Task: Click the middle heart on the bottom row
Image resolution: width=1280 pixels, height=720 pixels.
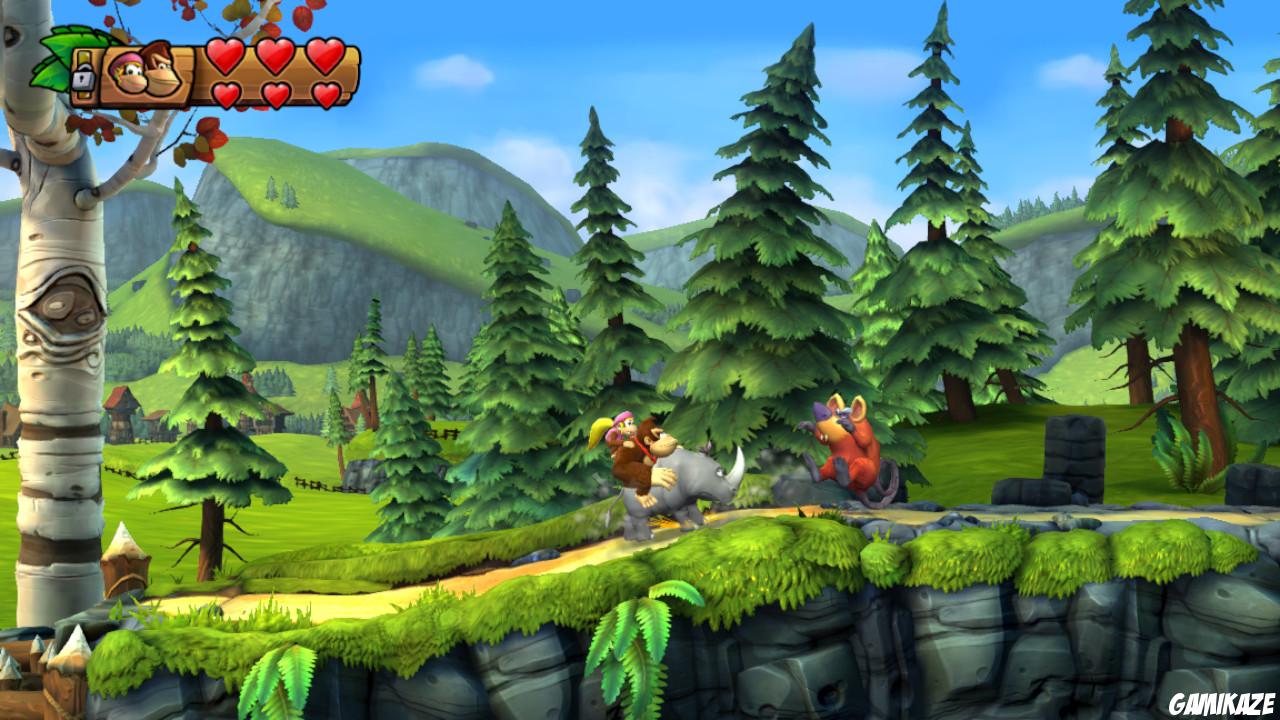Action: pos(275,92)
